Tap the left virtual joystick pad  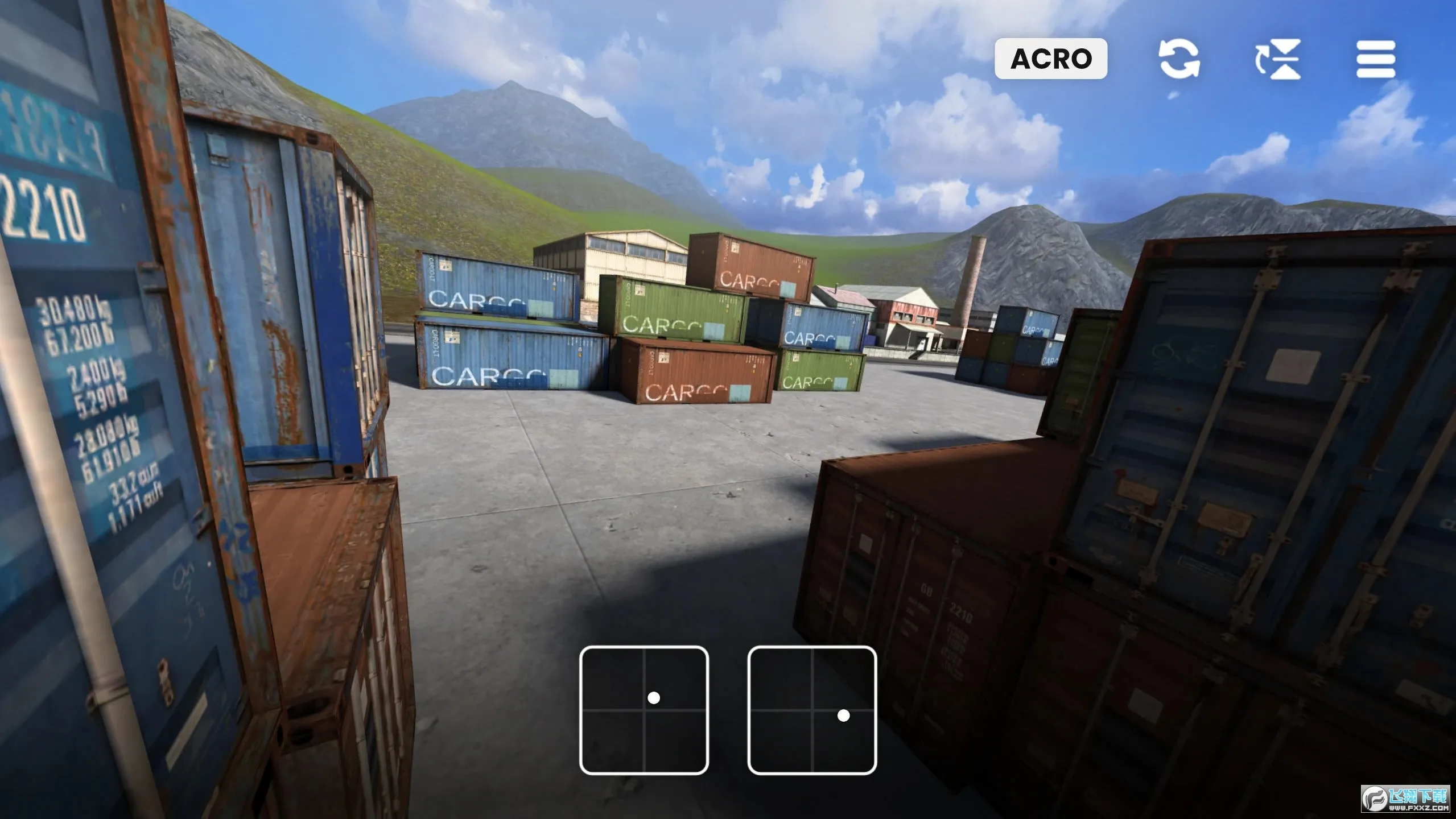click(x=644, y=710)
